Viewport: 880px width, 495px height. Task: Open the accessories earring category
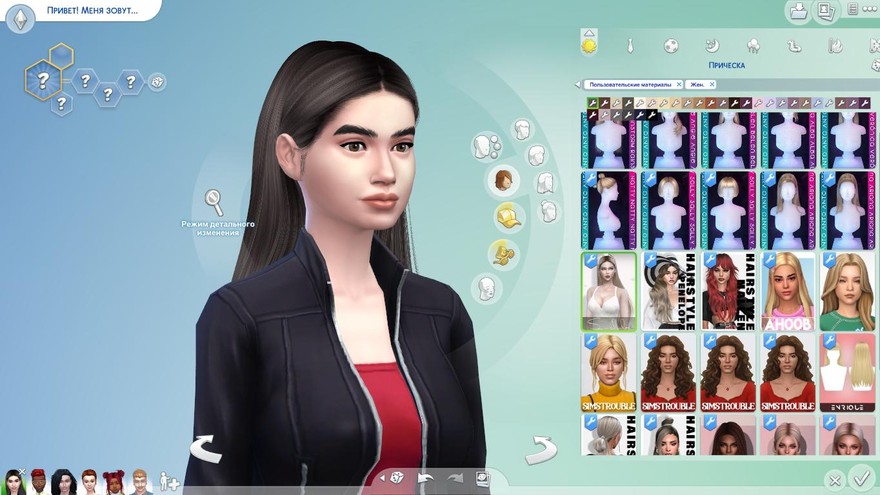[502, 254]
